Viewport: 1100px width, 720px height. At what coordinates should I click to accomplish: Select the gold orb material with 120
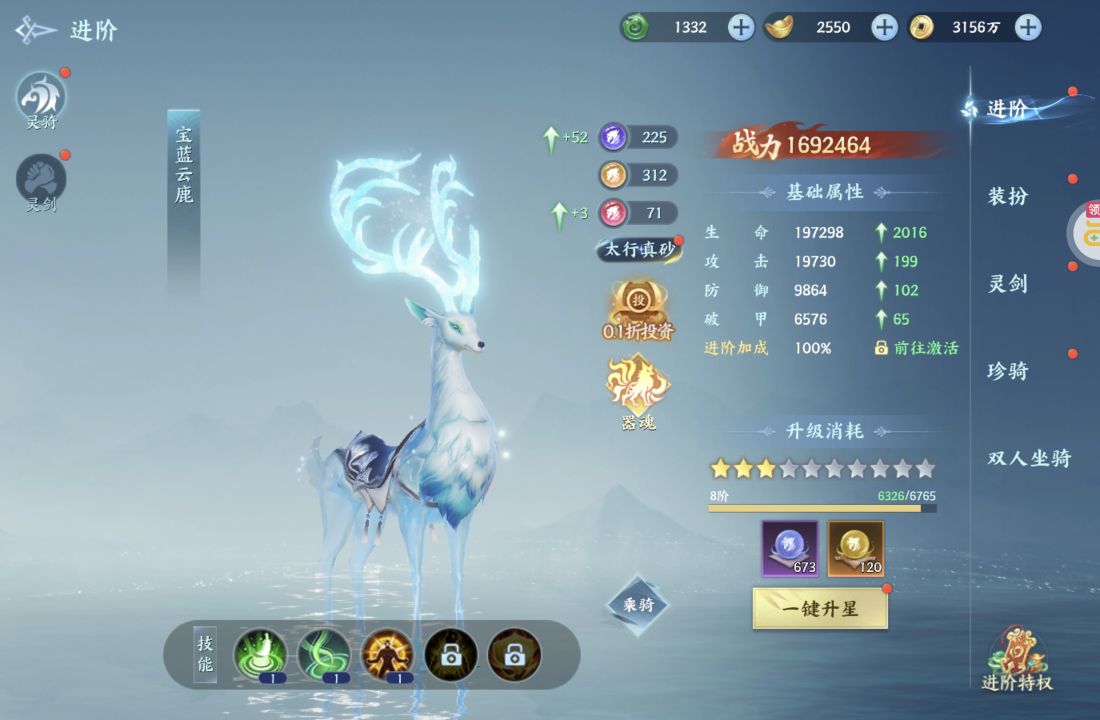click(x=856, y=548)
